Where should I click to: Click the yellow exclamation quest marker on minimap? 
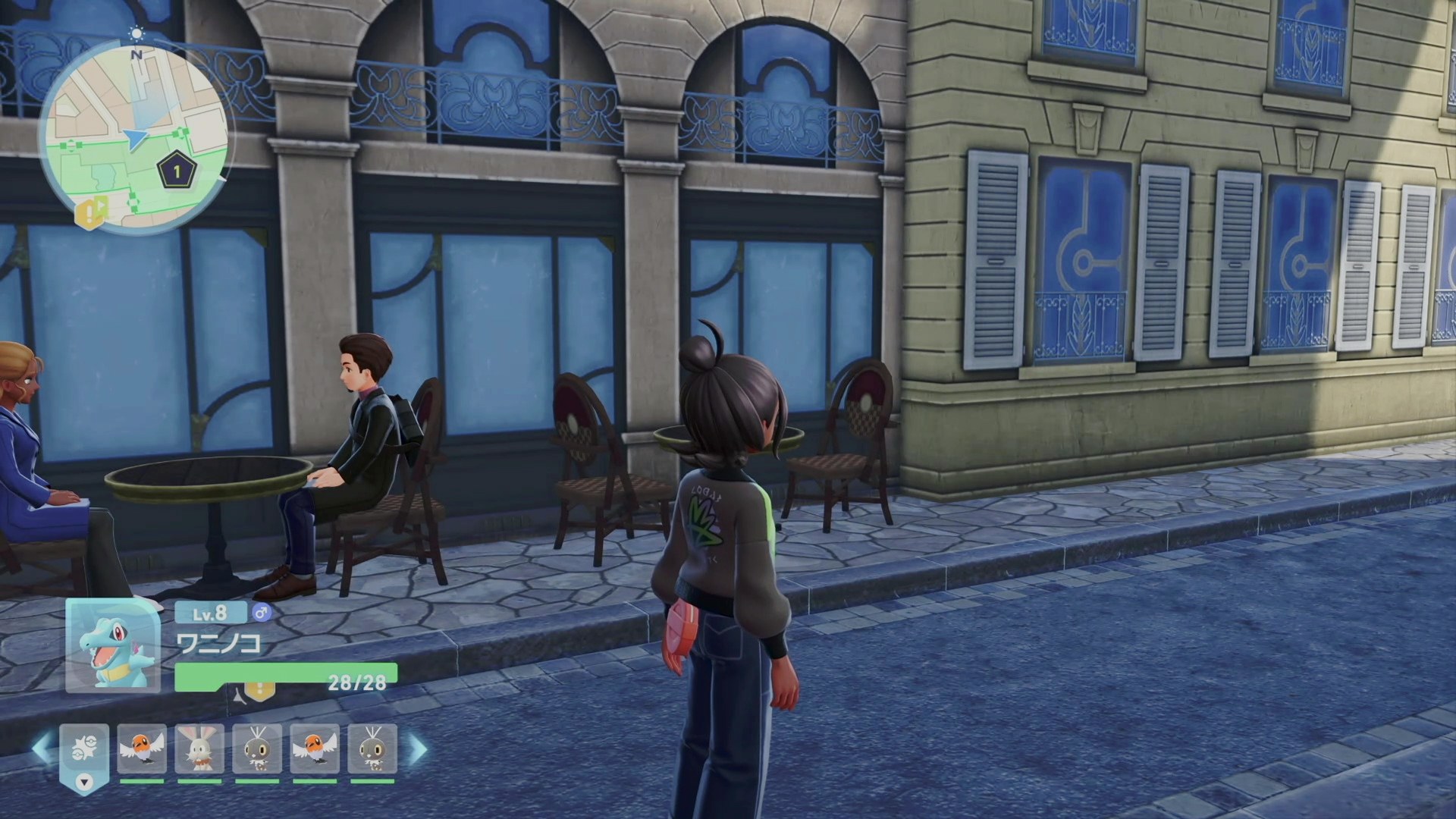[x=91, y=213]
